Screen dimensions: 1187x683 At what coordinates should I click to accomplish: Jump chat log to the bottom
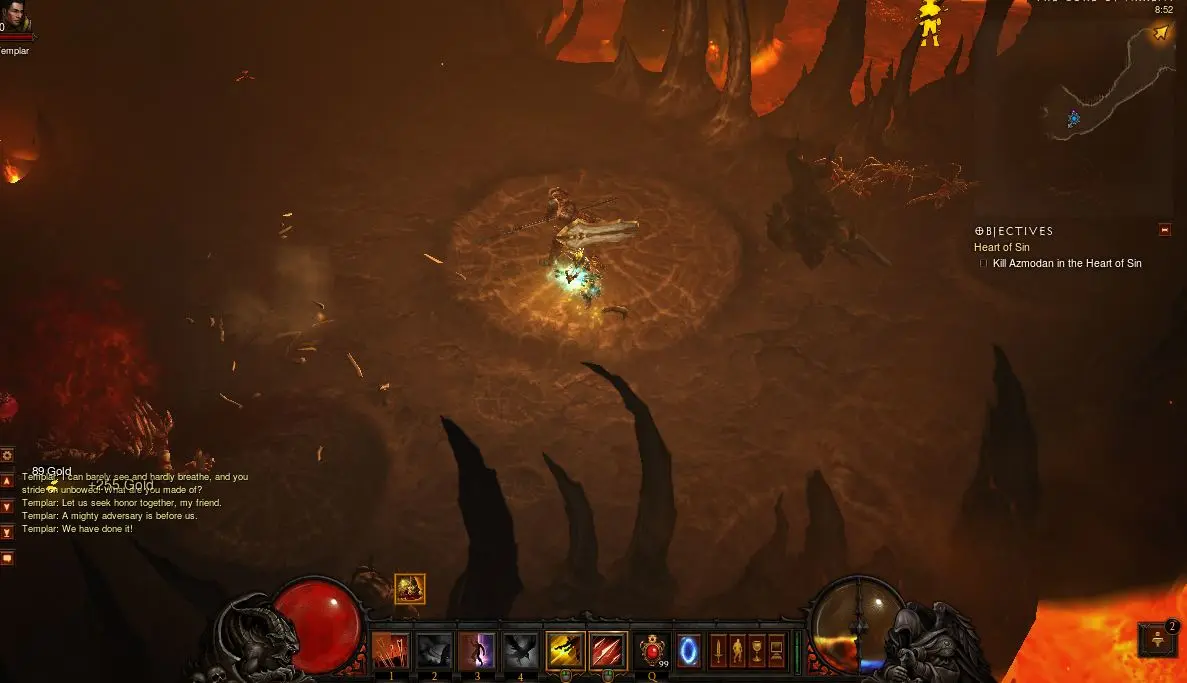click(7, 533)
